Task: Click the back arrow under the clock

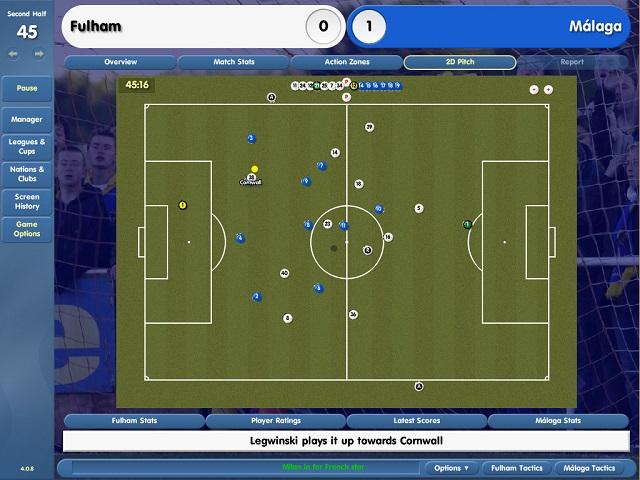Action: (15, 53)
